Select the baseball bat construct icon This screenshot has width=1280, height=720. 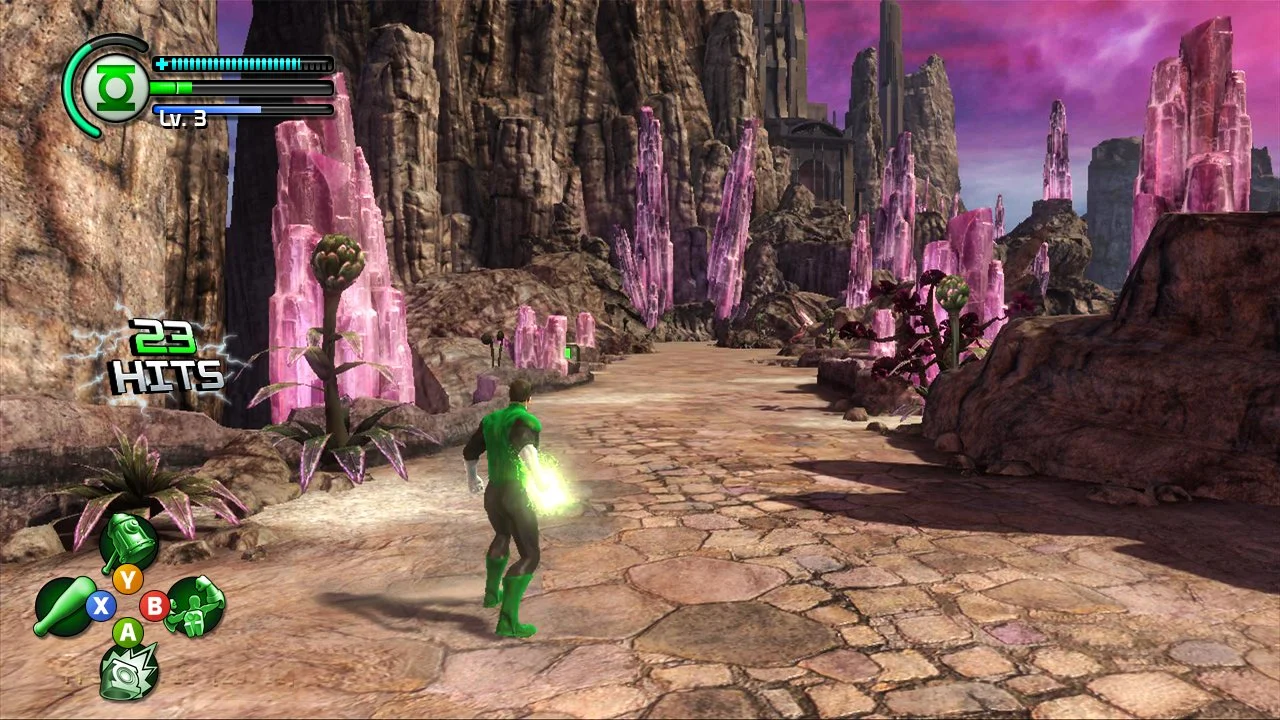click(x=62, y=606)
